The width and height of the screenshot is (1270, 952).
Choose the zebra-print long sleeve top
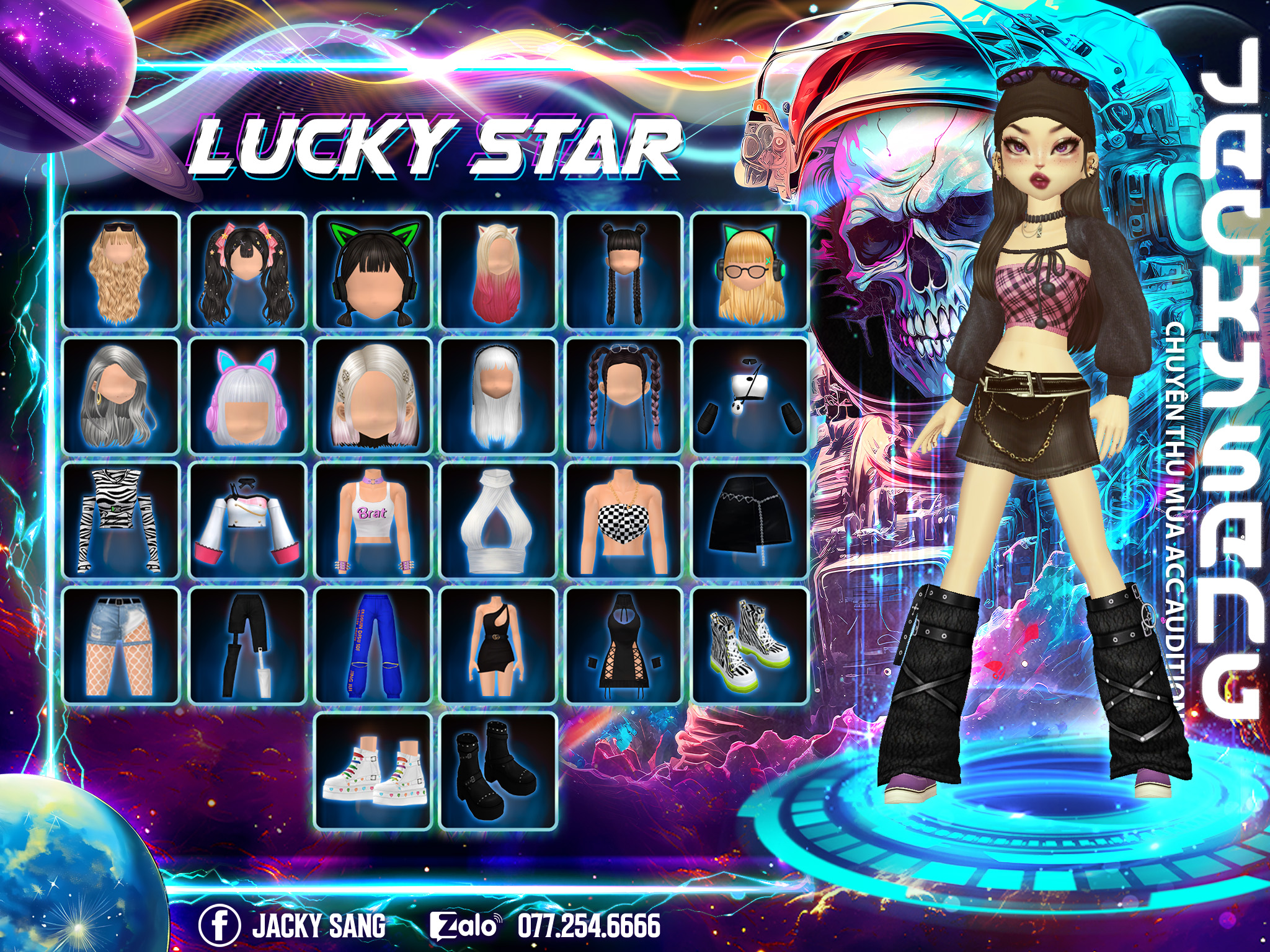click(122, 521)
